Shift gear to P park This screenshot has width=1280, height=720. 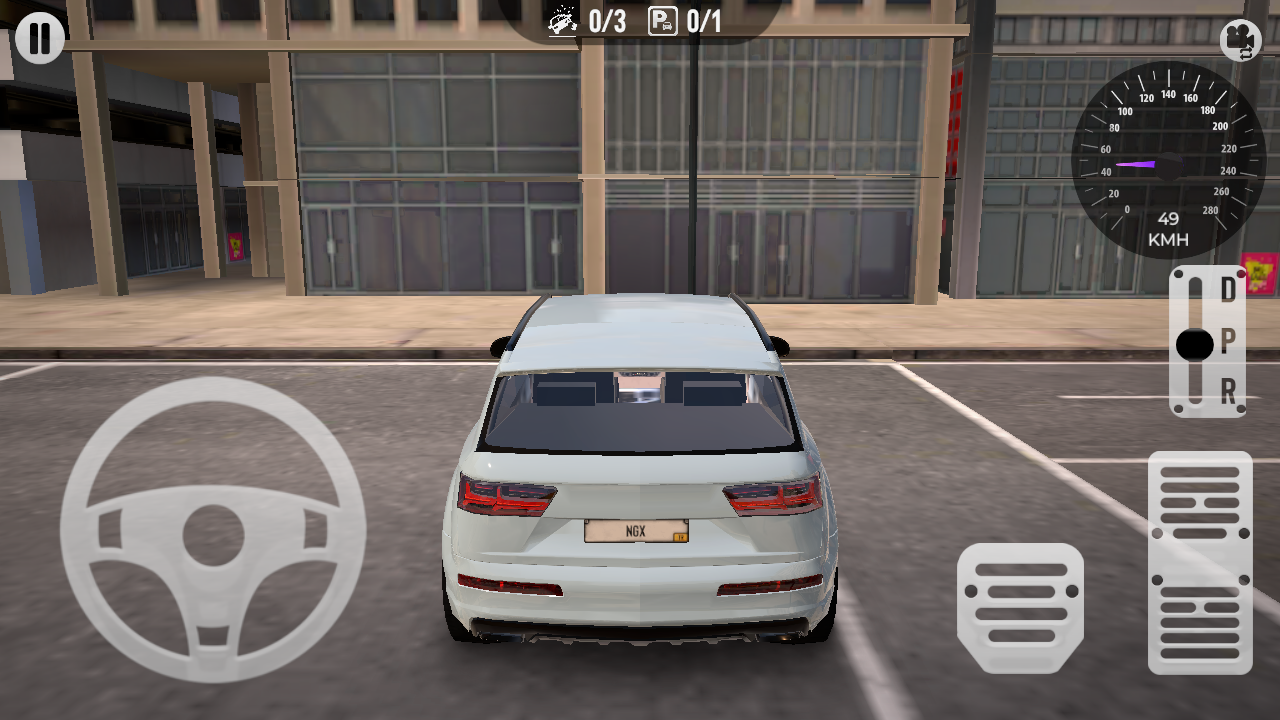click(1227, 343)
